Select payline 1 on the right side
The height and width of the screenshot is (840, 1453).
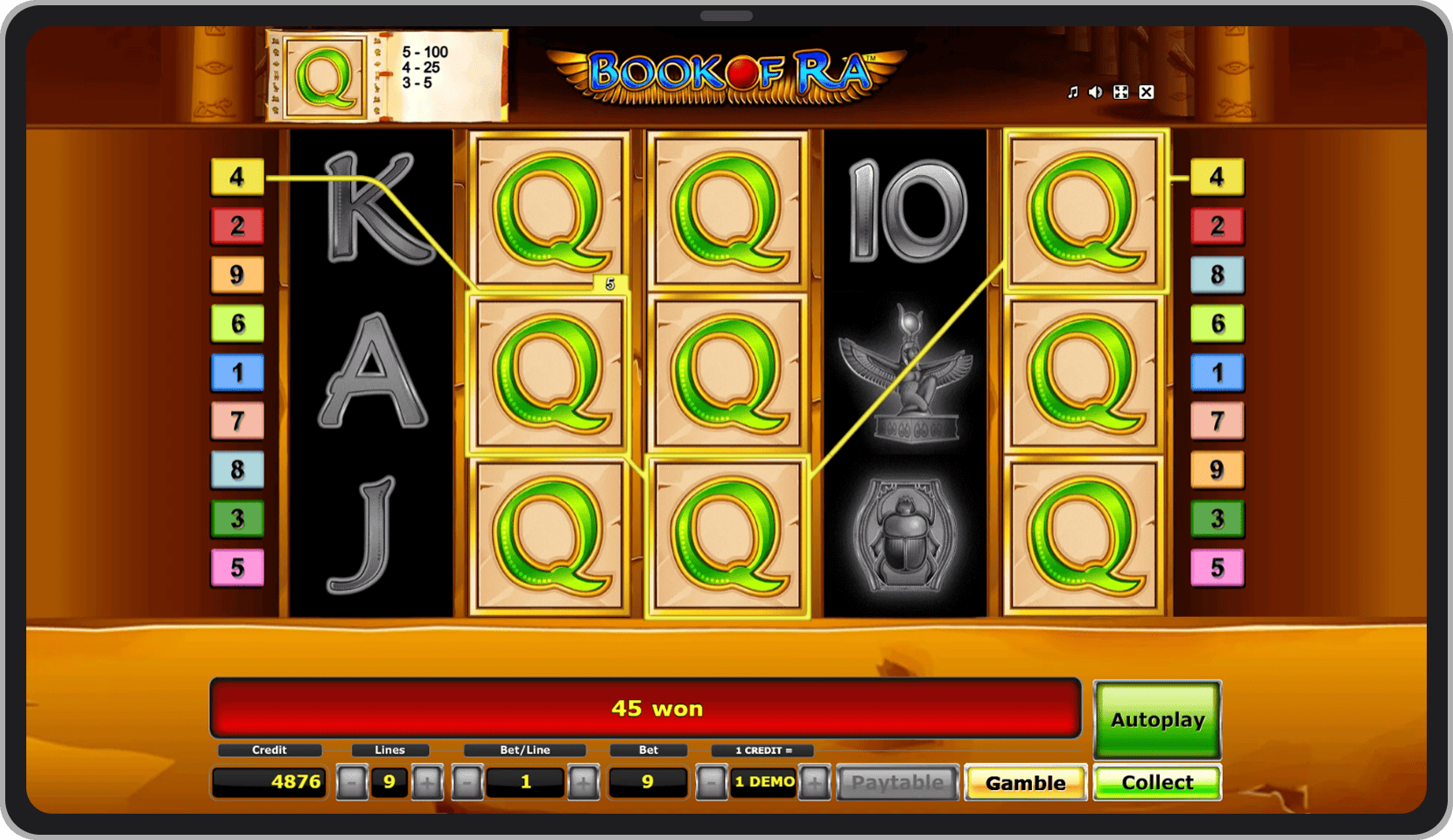1218,372
